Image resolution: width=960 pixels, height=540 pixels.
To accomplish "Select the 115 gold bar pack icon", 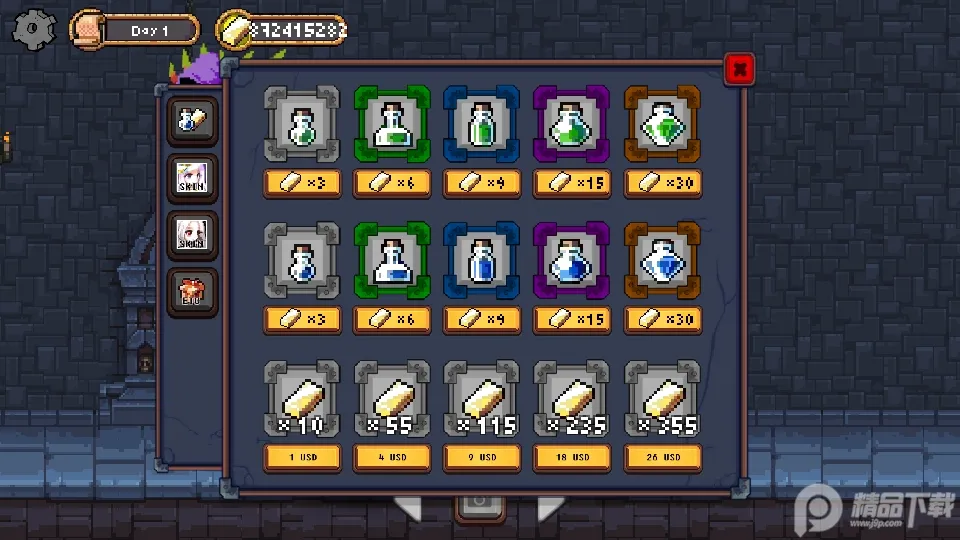I will 482,398.
